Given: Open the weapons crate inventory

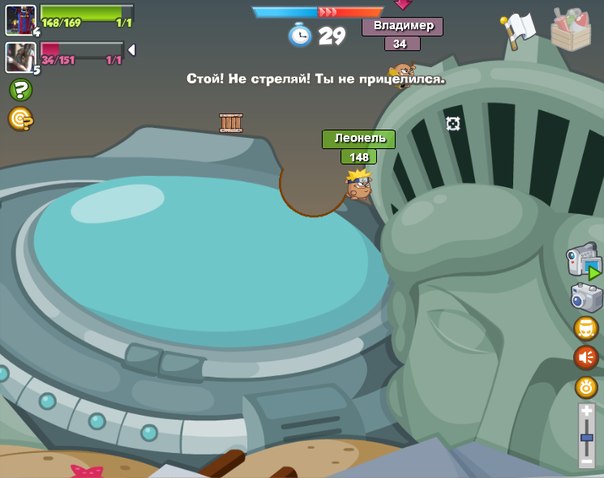Looking at the screenshot, I should [x=570, y=28].
